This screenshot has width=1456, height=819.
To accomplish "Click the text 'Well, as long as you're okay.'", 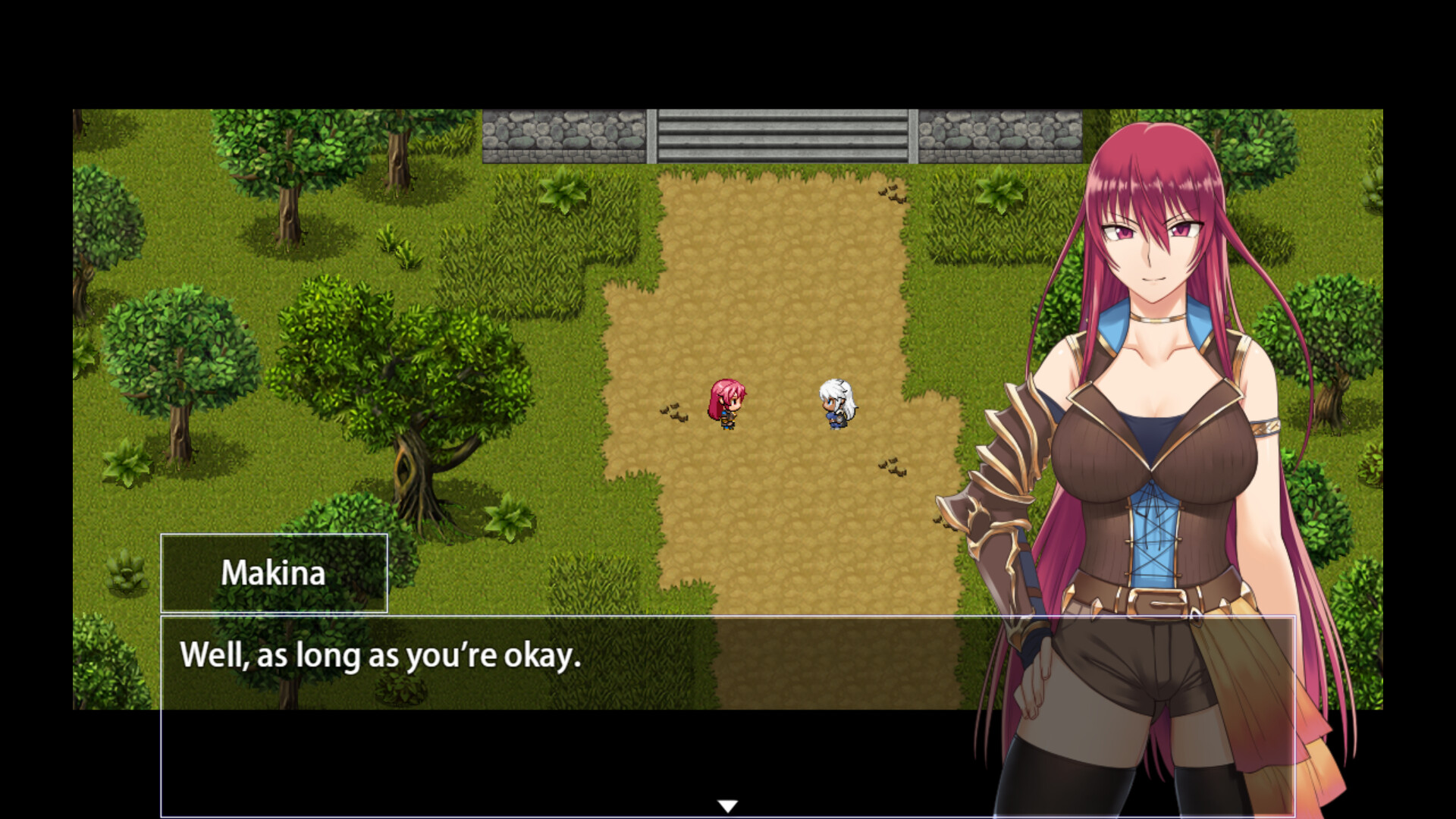I will pos(379,657).
